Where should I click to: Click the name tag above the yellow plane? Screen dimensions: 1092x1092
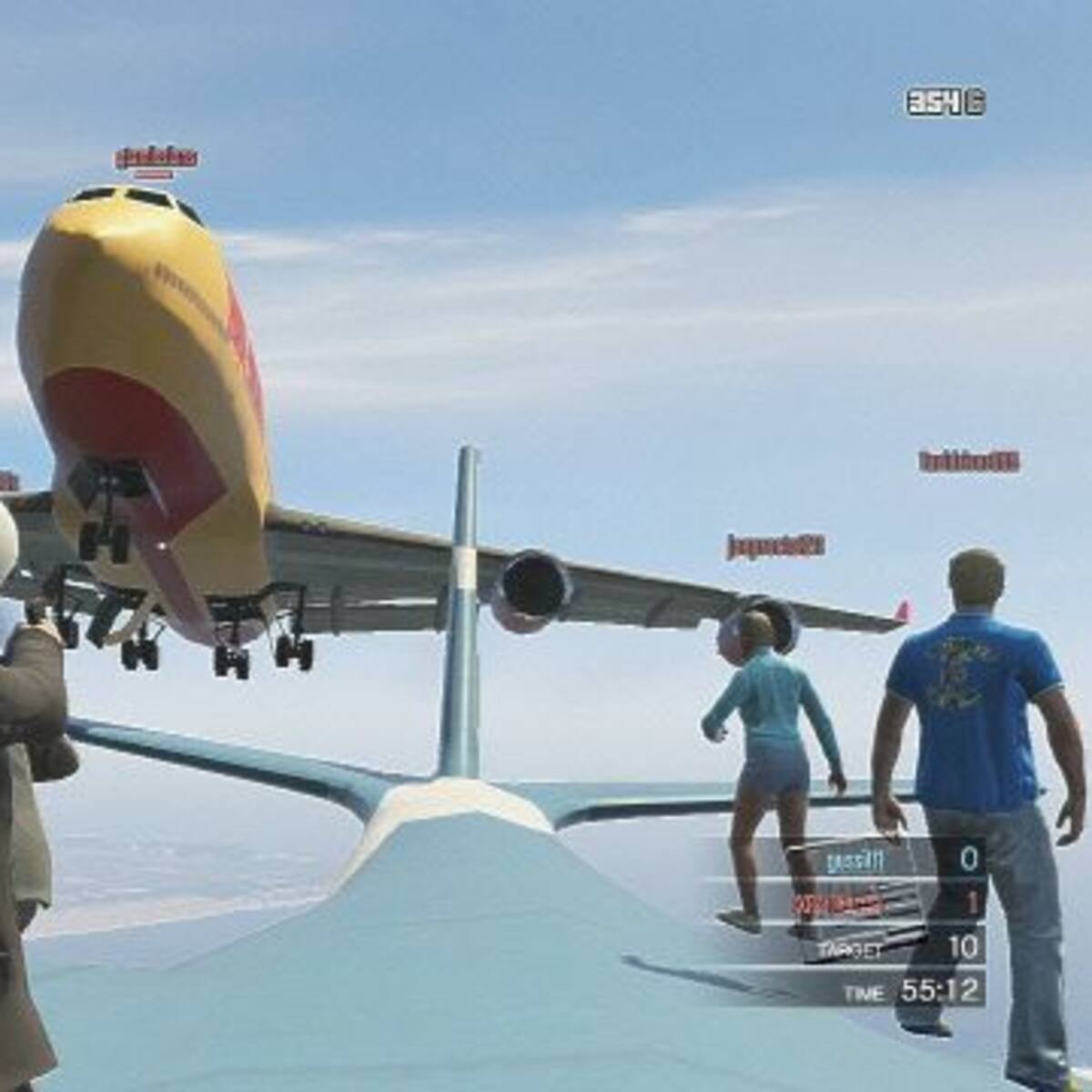point(157,157)
